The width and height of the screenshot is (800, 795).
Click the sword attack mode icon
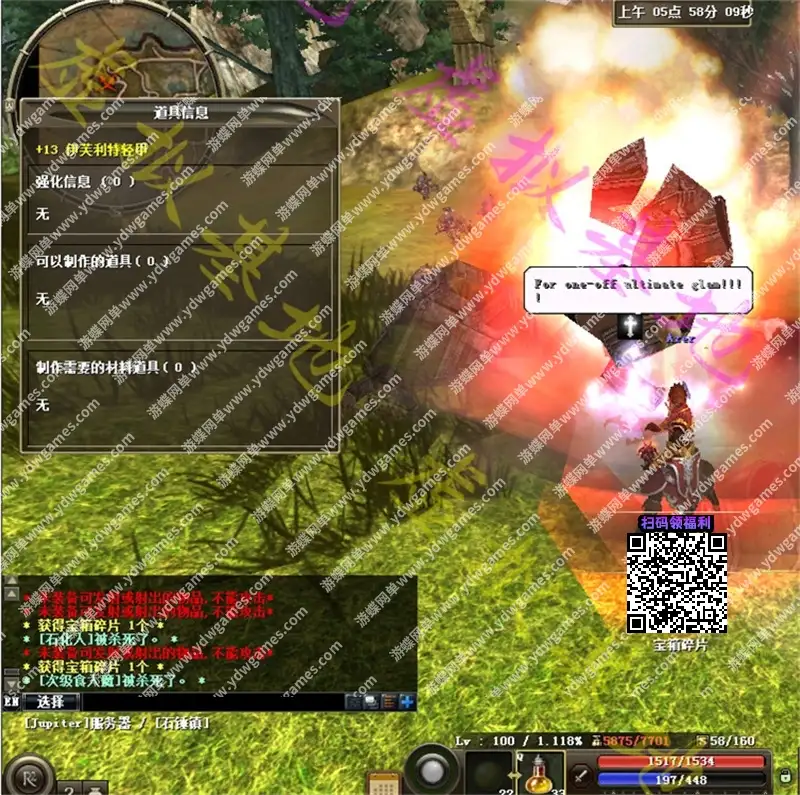pos(580,776)
